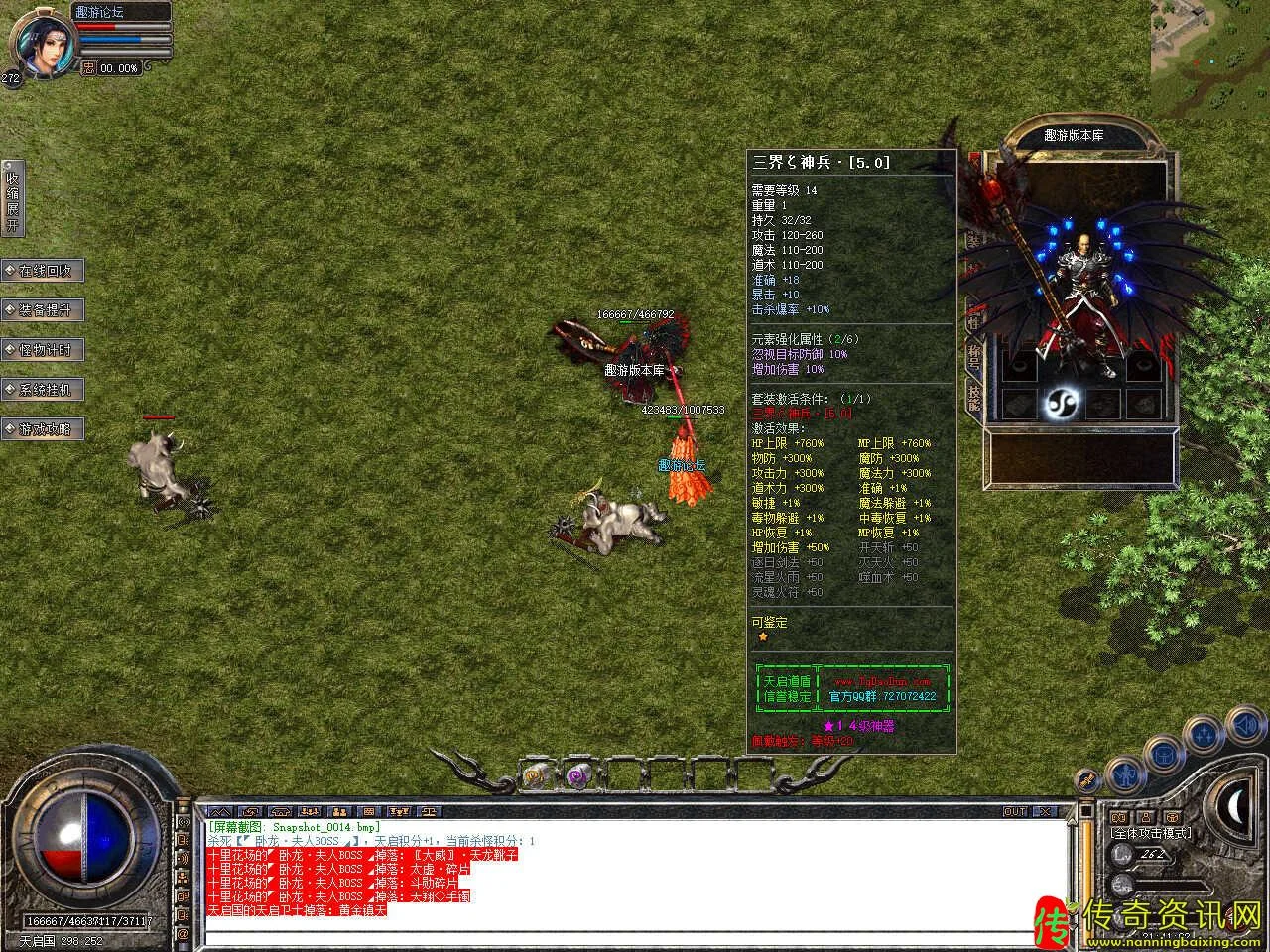Click the 装备提升 equipment upgrade button
The width and height of the screenshot is (1270, 952).
coord(44,310)
